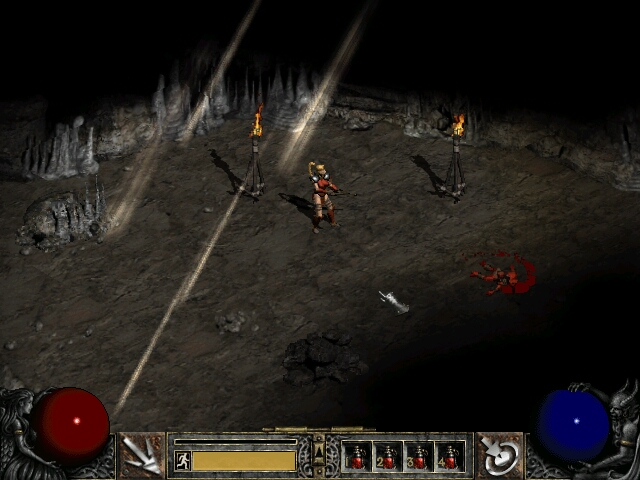This screenshot has height=480, width=640.
Task: Drink the red potion in belt slot 2
Action: coord(388,457)
